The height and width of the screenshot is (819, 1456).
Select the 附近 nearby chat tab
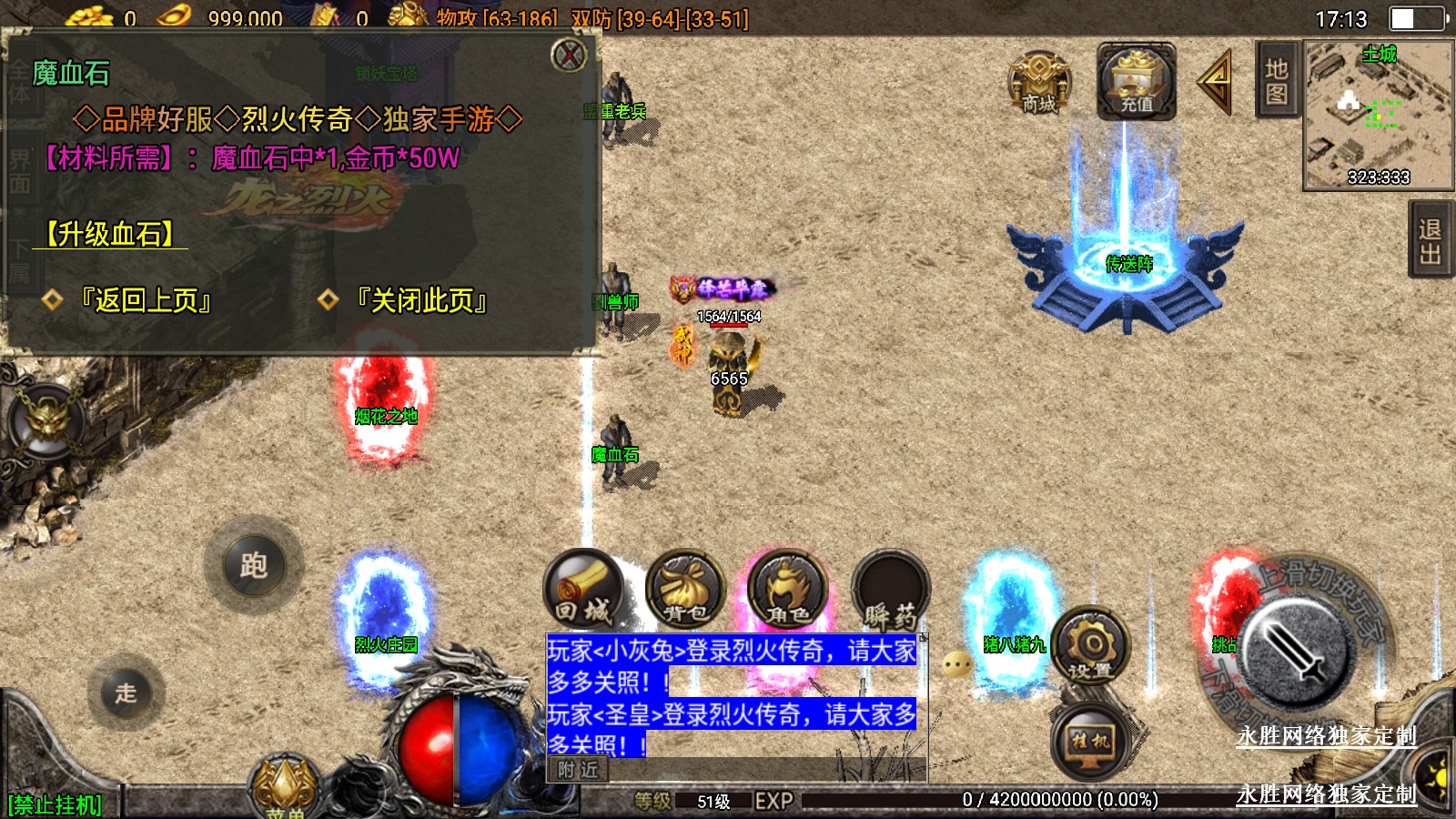pos(579,770)
